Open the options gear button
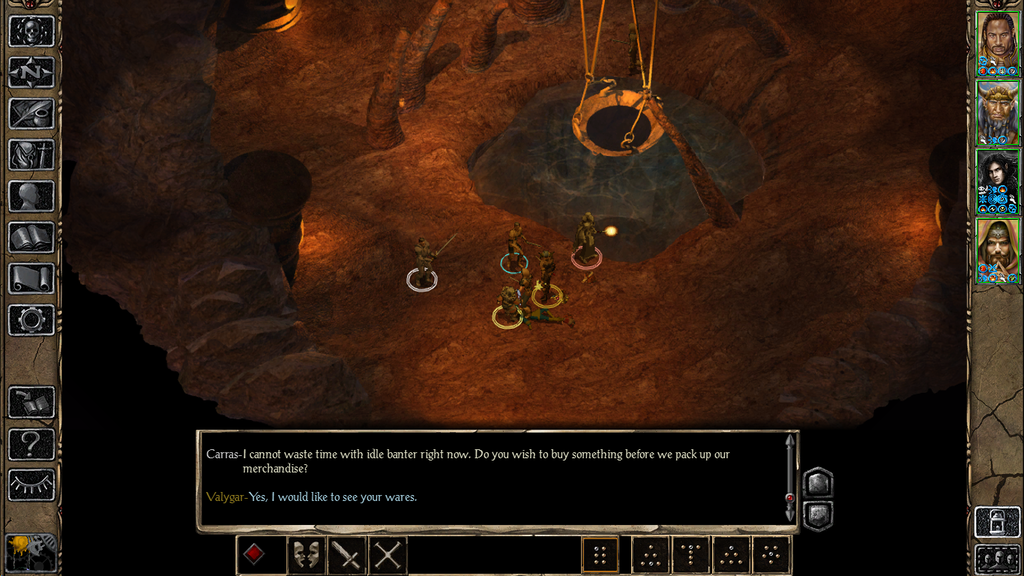1024x576 pixels. [31, 320]
